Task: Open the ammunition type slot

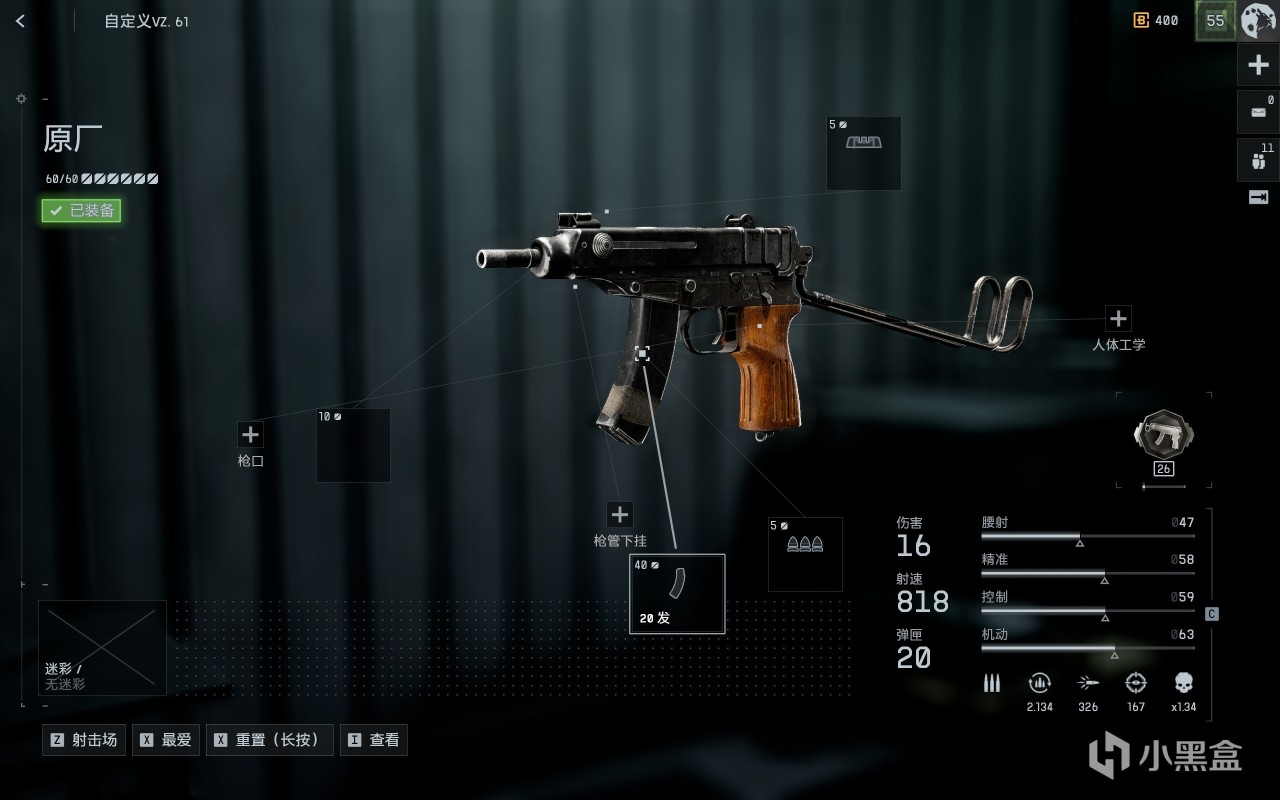Action: 805,553
